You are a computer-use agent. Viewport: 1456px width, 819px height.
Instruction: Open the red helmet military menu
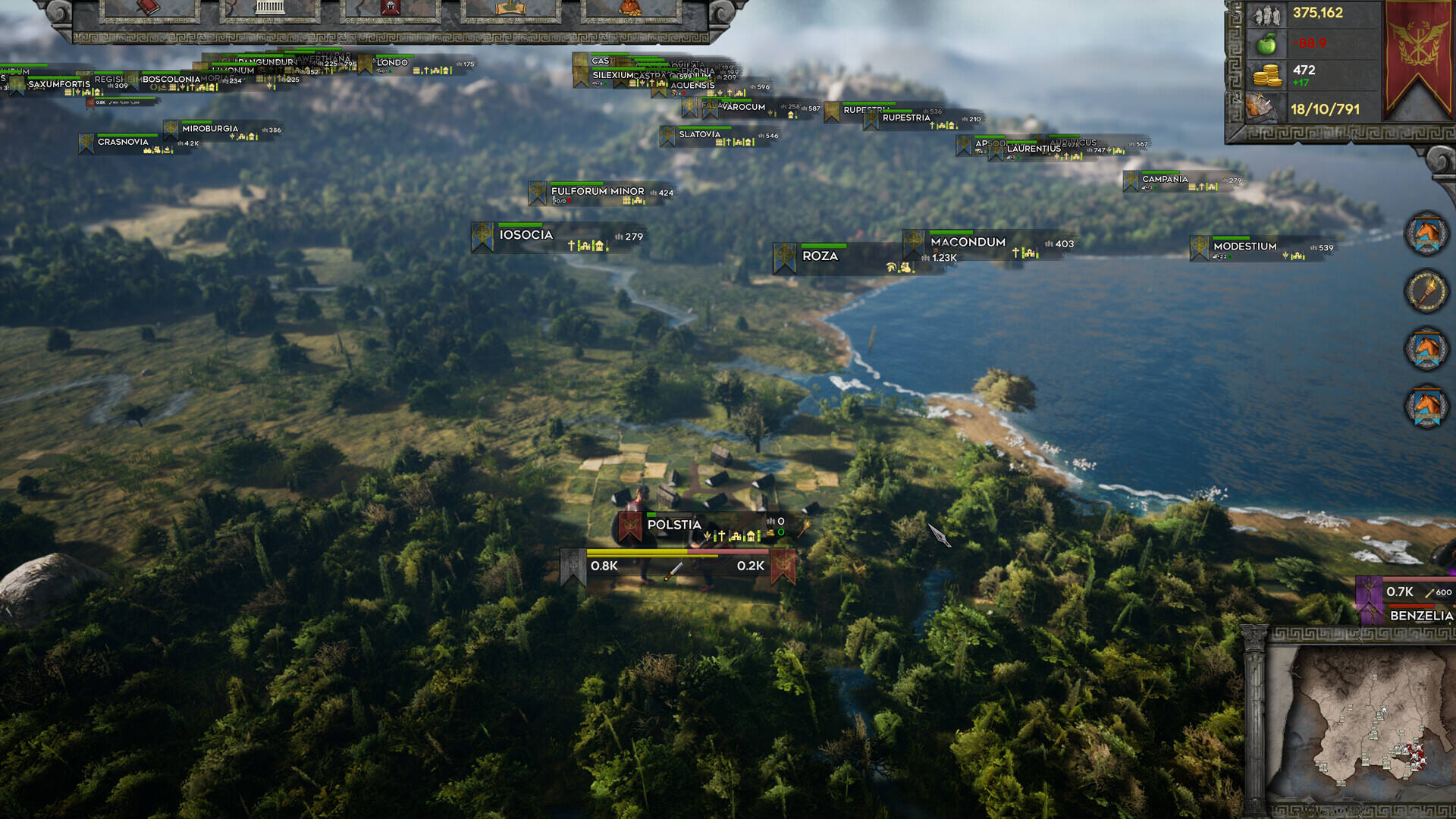pyautogui.click(x=390, y=9)
